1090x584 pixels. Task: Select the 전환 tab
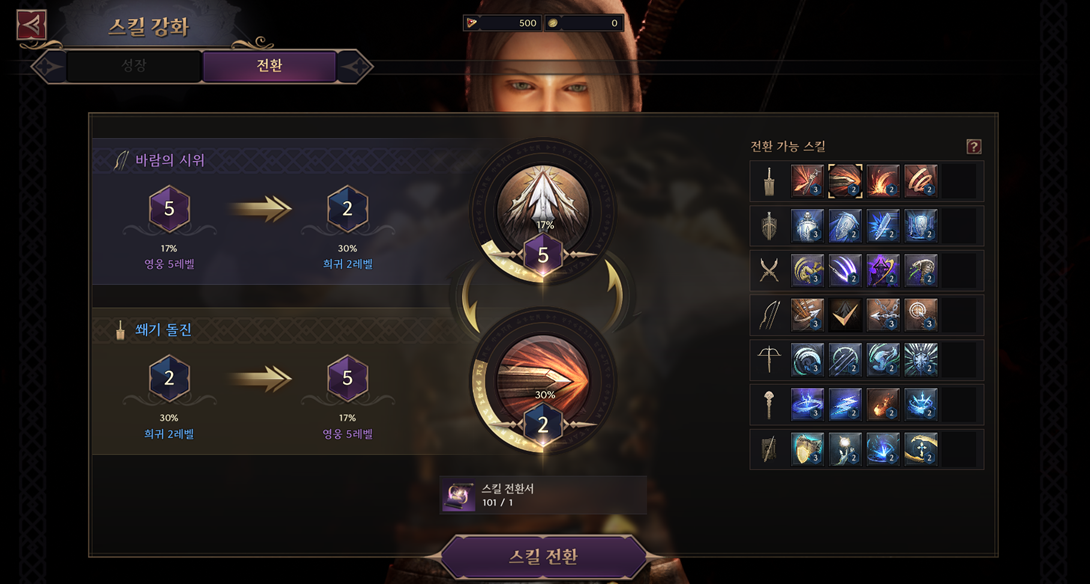coord(269,67)
